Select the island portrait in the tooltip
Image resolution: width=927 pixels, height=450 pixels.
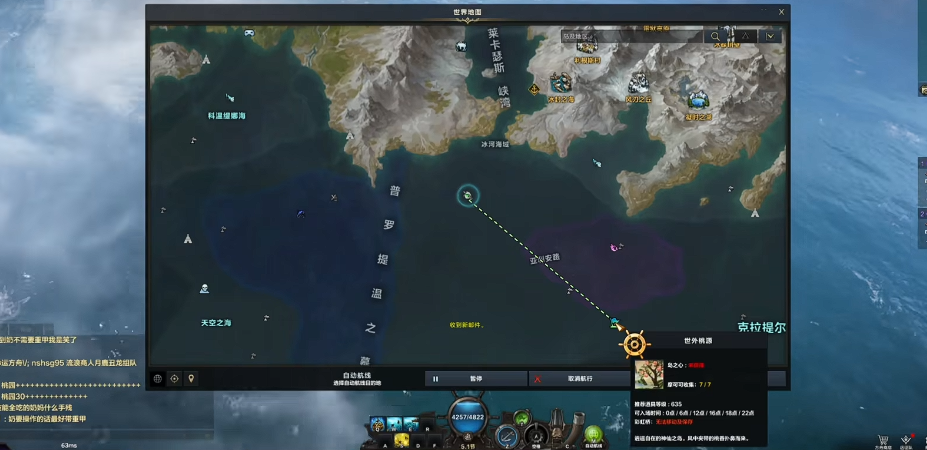[647, 374]
